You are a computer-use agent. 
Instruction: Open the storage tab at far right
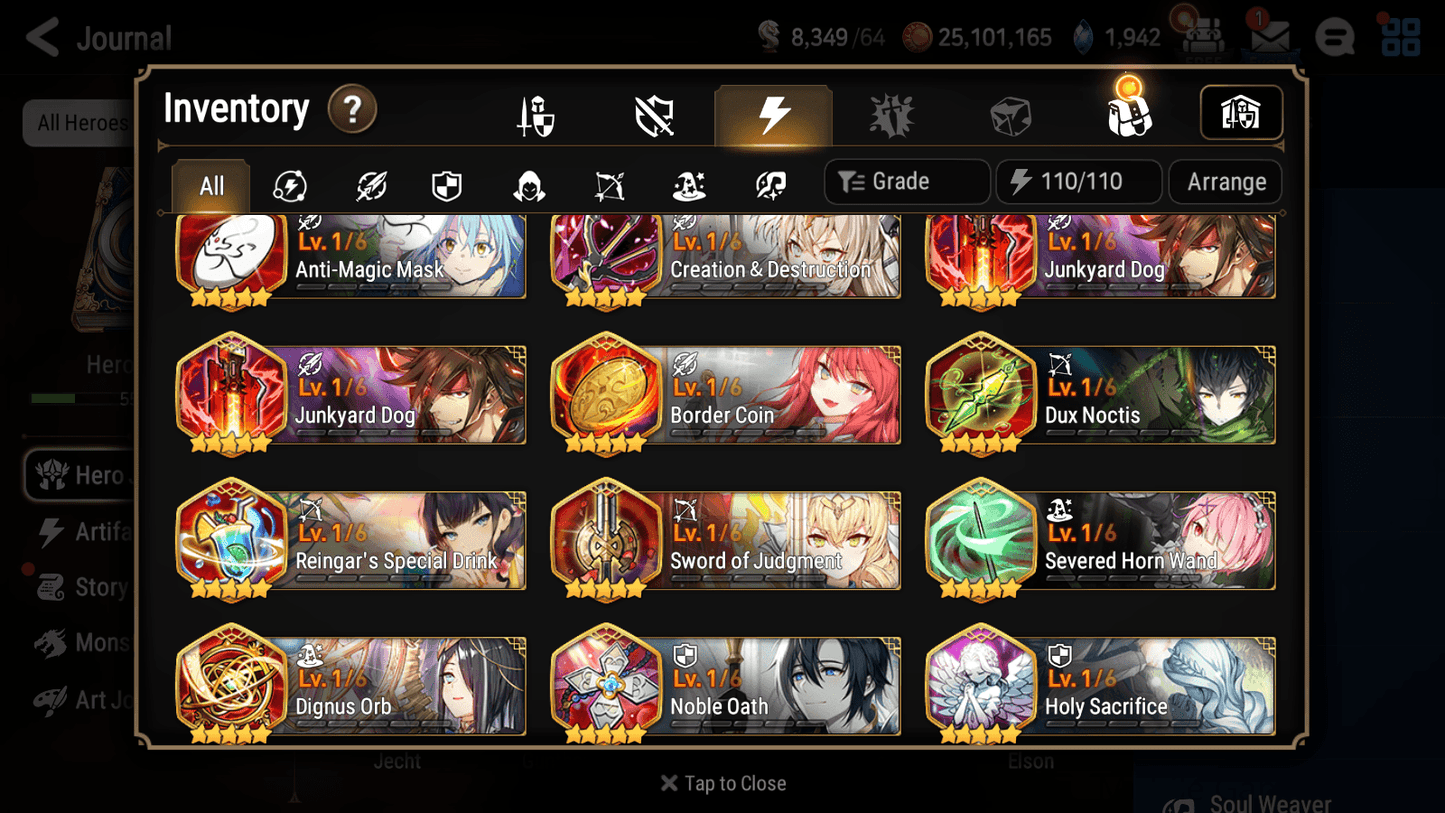coord(1241,113)
